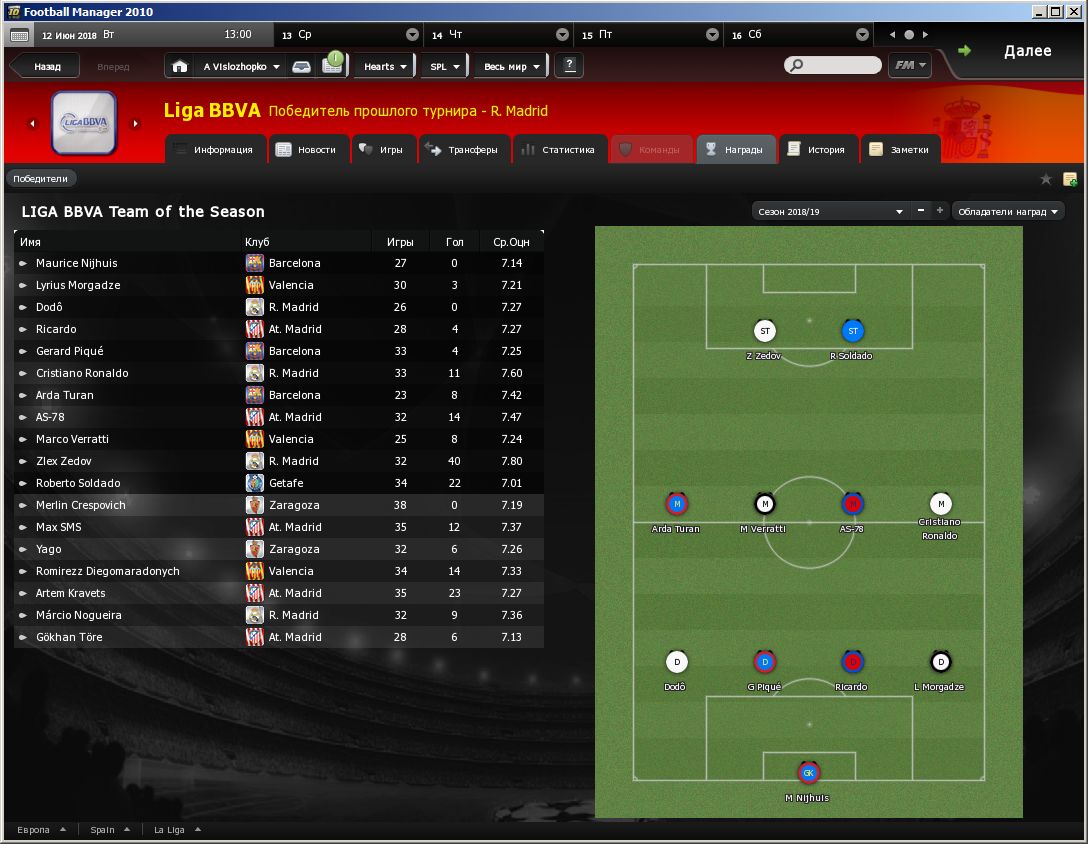The image size is (1088, 844).
Task: Switch to the Статистика tab
Action: click(x=558, y=150)
